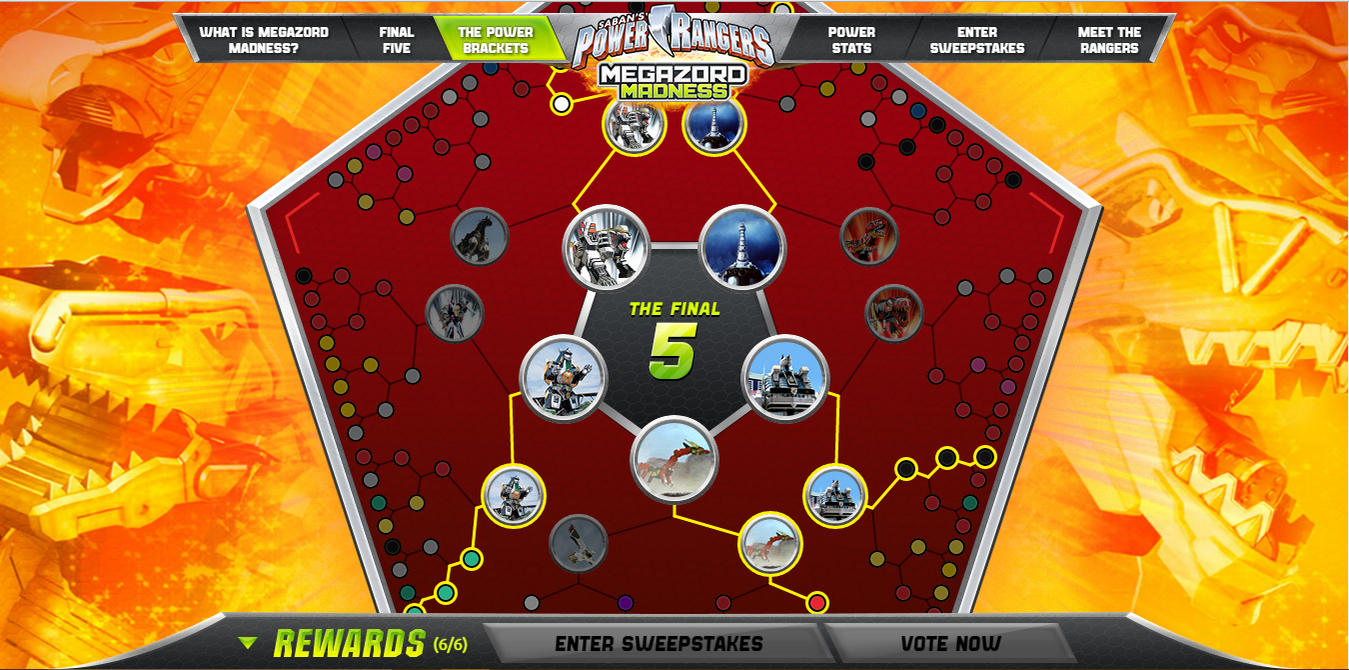Open the Meet The Rangers tab
Image resolution: width=1349 pixels, height=670 pixels.
pyautogui.click(x=1108, y=40)
